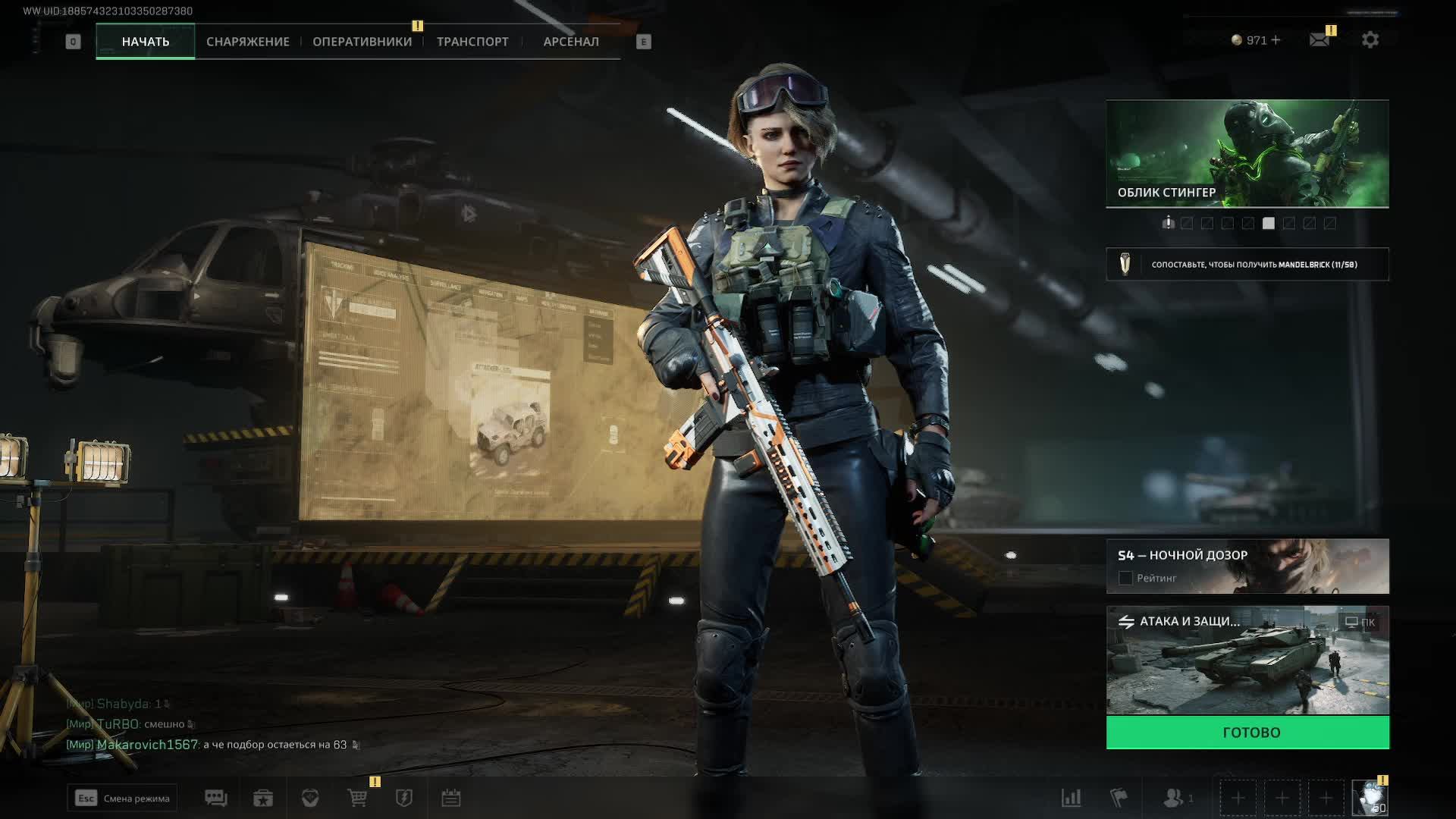Viewport: 1456px width, 819px height.
Task: Open the АРСЕНАЛ tab
Action: (571, 42)
